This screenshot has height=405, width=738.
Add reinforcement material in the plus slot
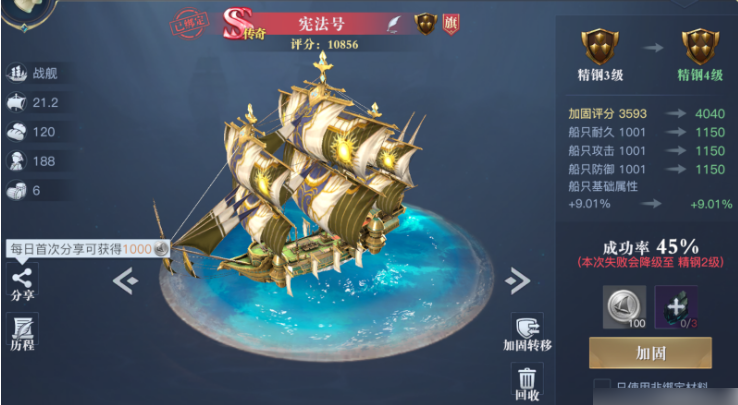[677, 306]
